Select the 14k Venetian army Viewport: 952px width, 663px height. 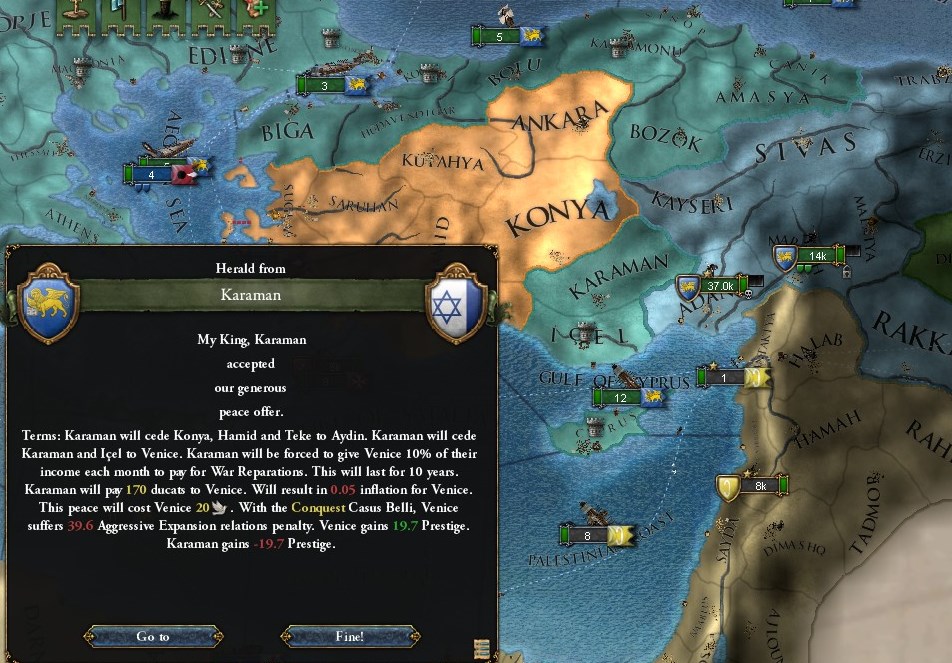(x=815, y=255)
